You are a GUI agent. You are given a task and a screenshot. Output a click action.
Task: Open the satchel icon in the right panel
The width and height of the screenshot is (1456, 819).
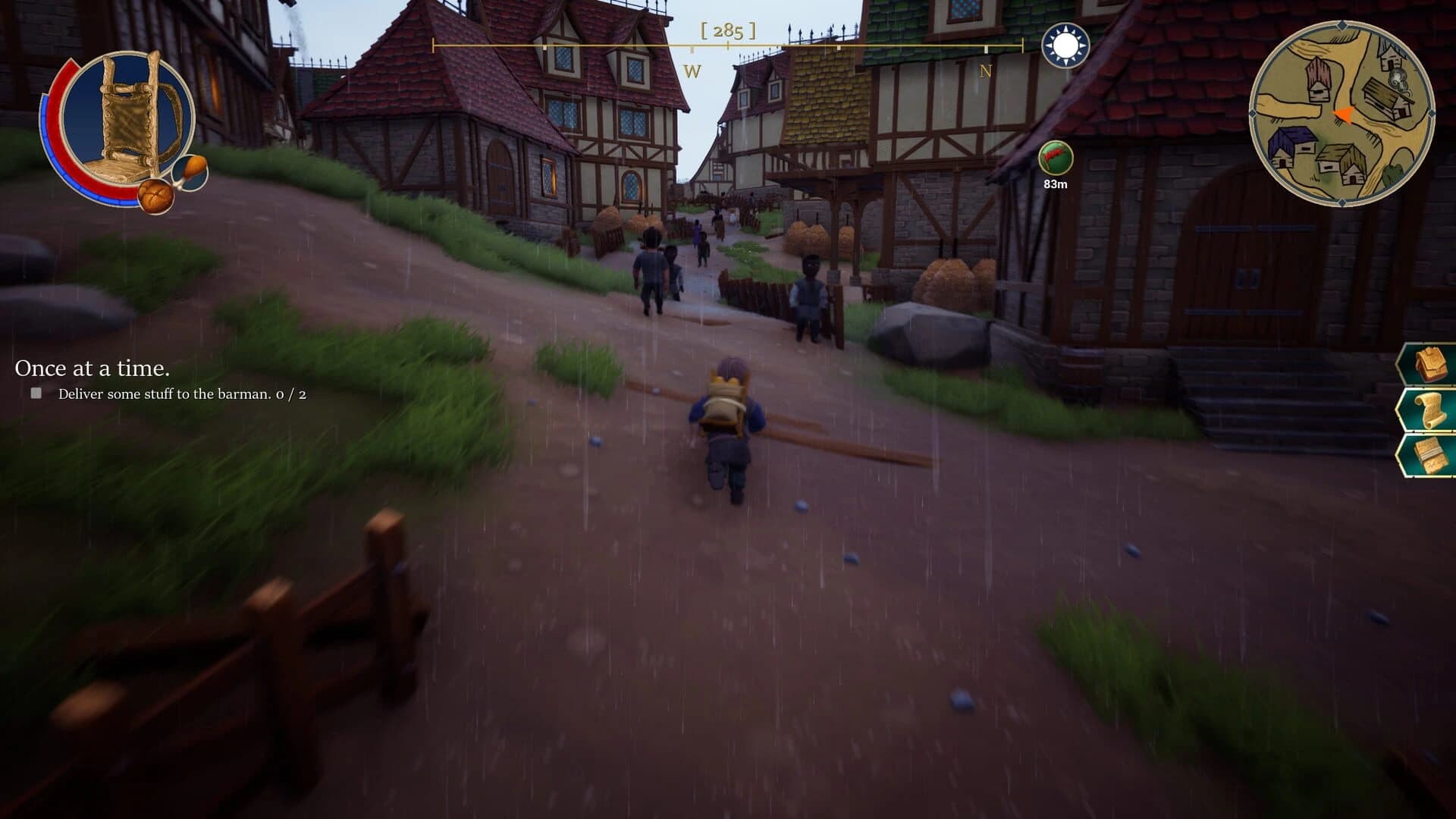click(x=1431, y=363)
